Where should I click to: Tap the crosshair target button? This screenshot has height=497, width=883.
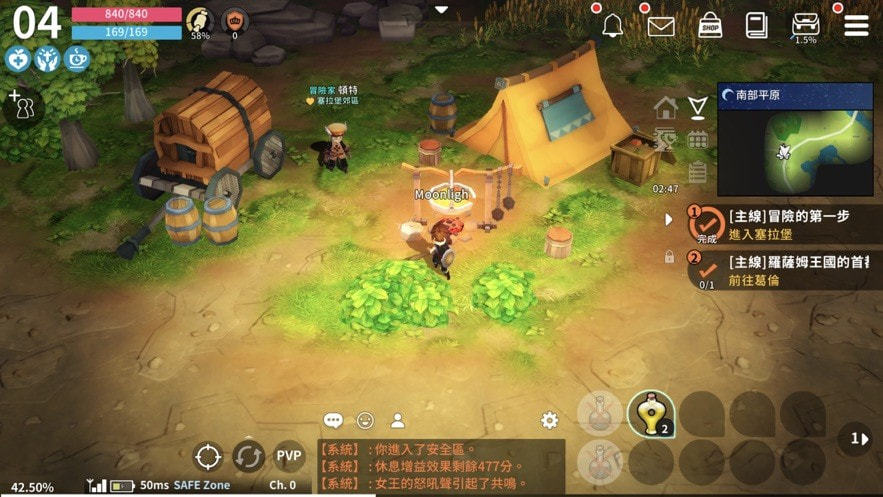coord(208,457)
